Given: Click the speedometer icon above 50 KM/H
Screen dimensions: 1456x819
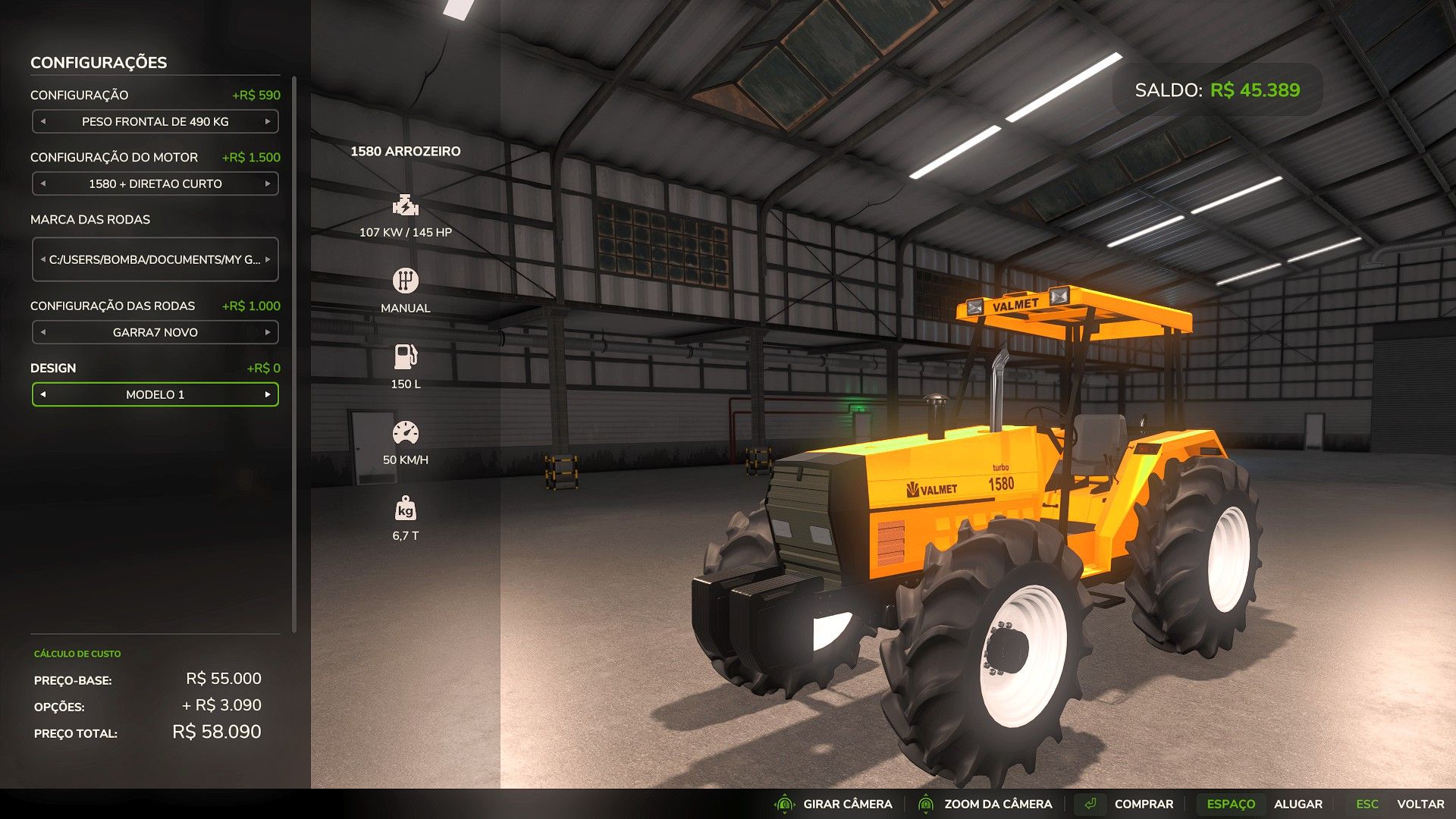Looking at the screenshot, I should 406,430.
